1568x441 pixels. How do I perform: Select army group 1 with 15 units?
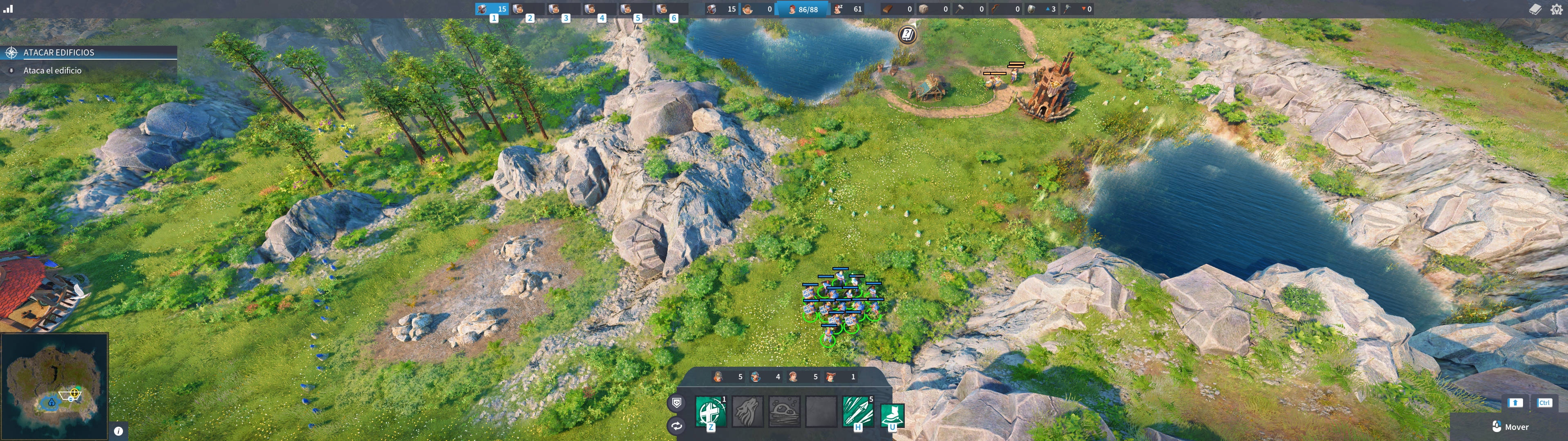click(492, 9)
